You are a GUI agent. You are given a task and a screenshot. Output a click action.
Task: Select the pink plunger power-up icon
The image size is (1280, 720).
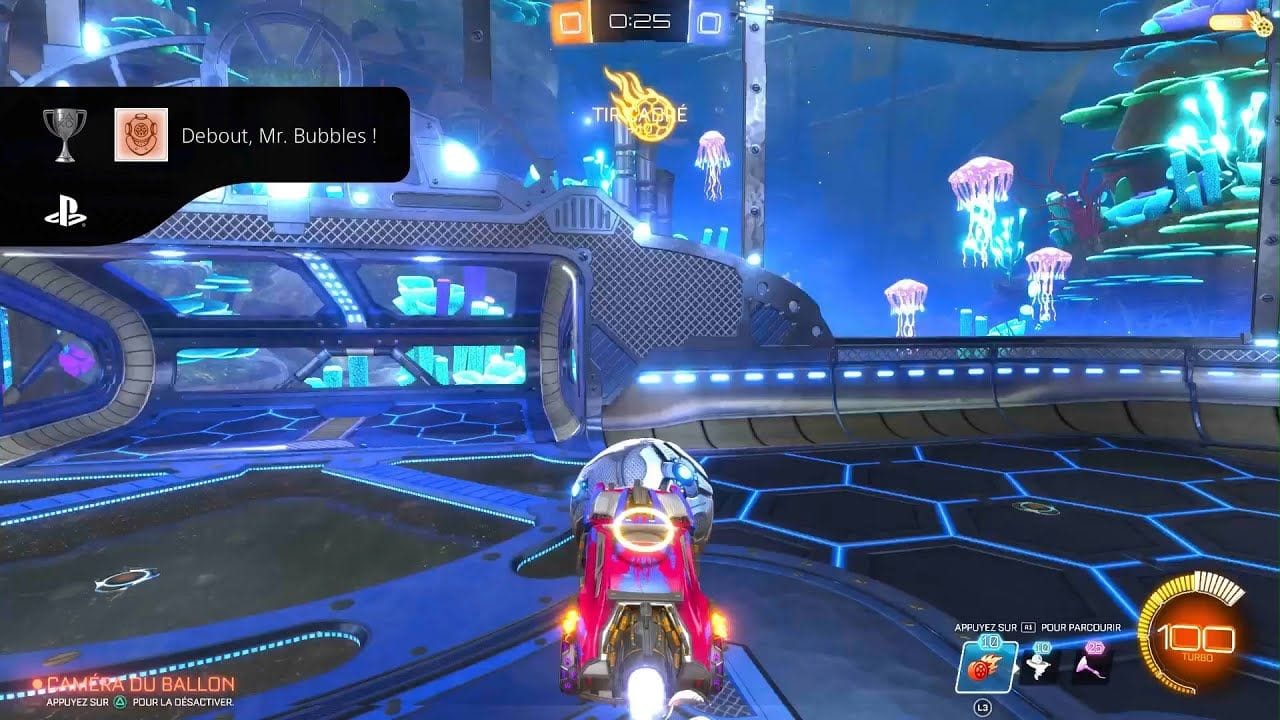[x=1089, y=665]
